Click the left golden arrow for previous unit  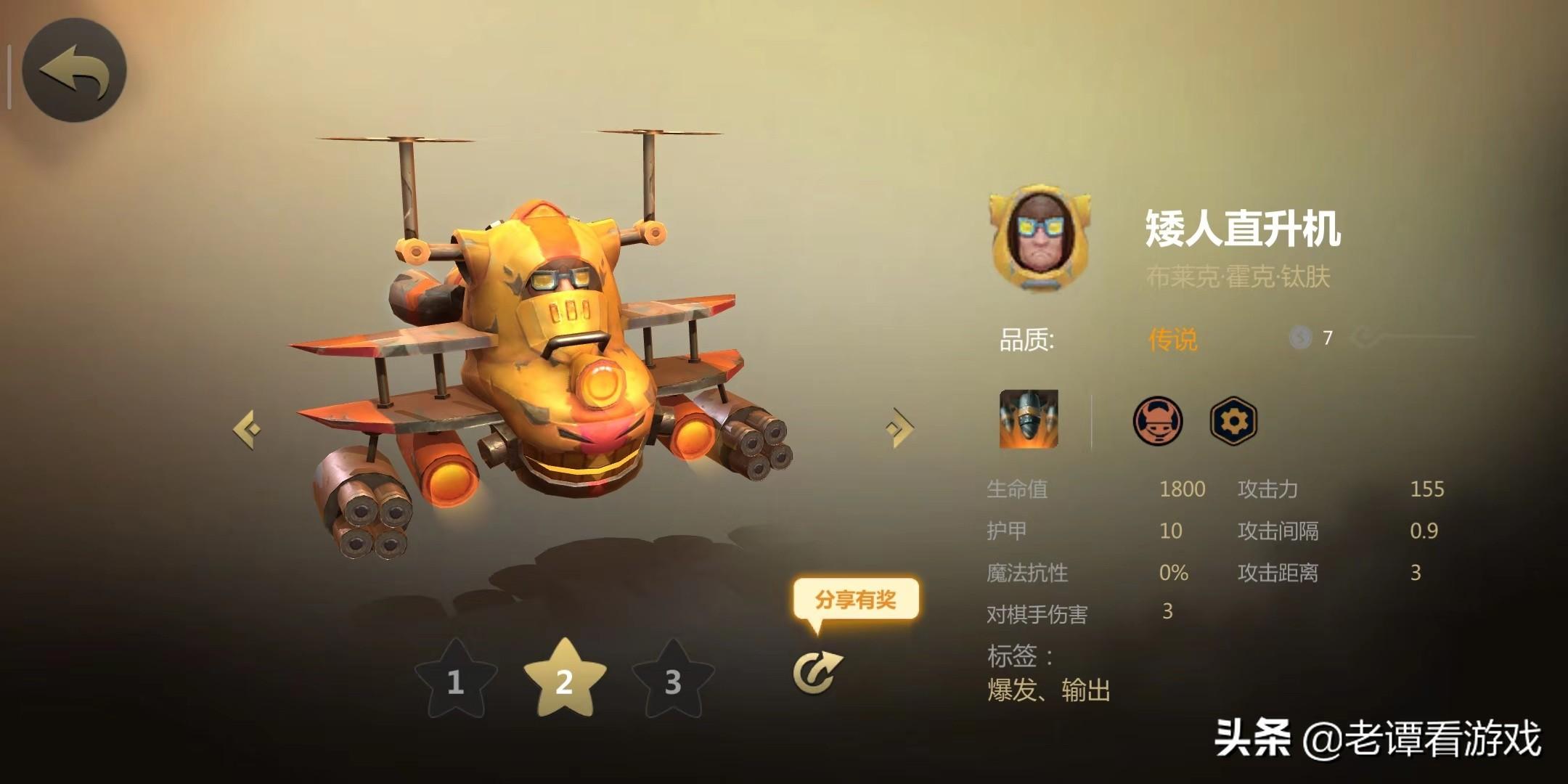[x=246, y=428]
